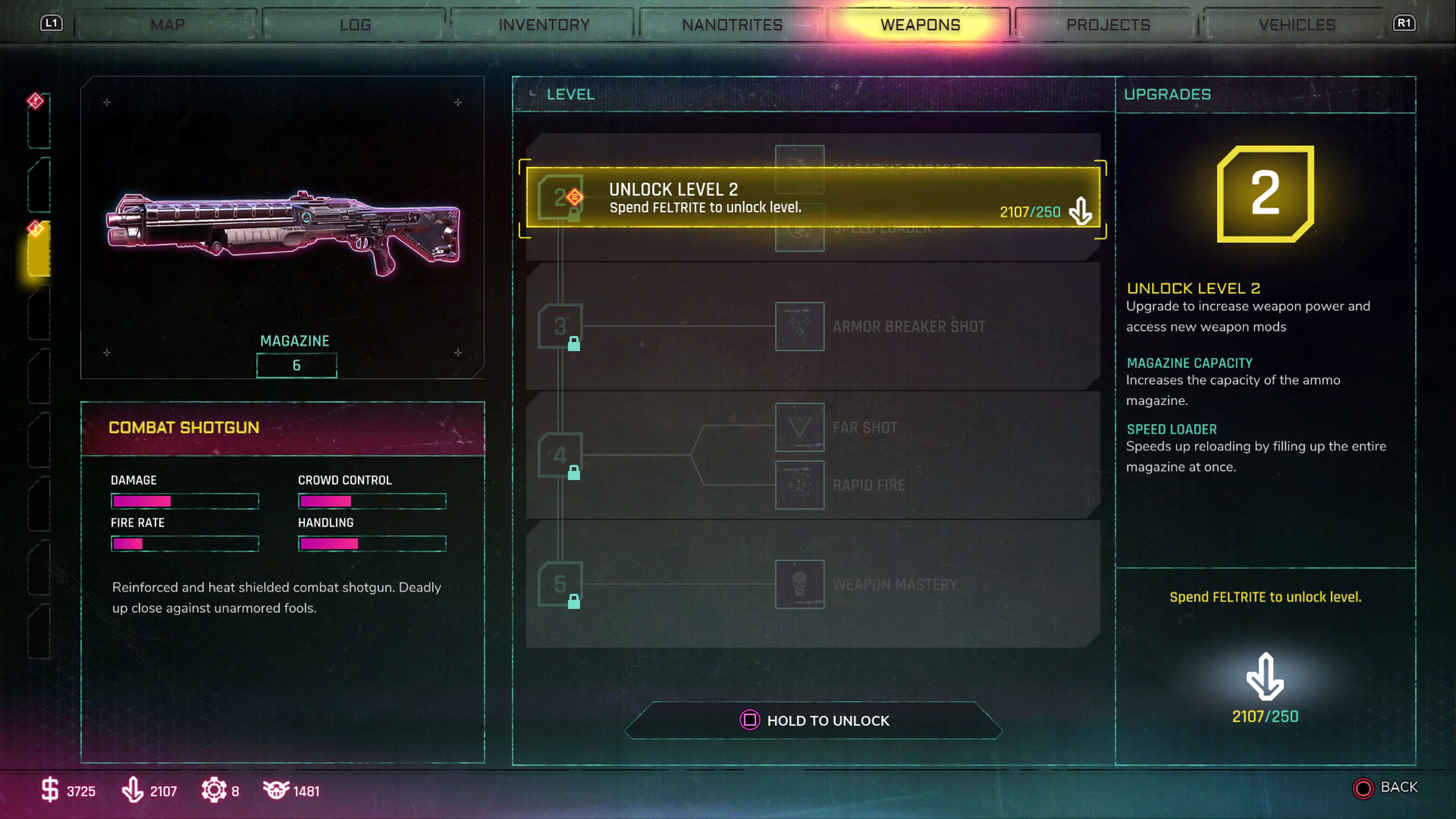Select the highlighted yellow weapon slot
The height and width of the screenshot is (819, 1456).
[x=39, y=249]
